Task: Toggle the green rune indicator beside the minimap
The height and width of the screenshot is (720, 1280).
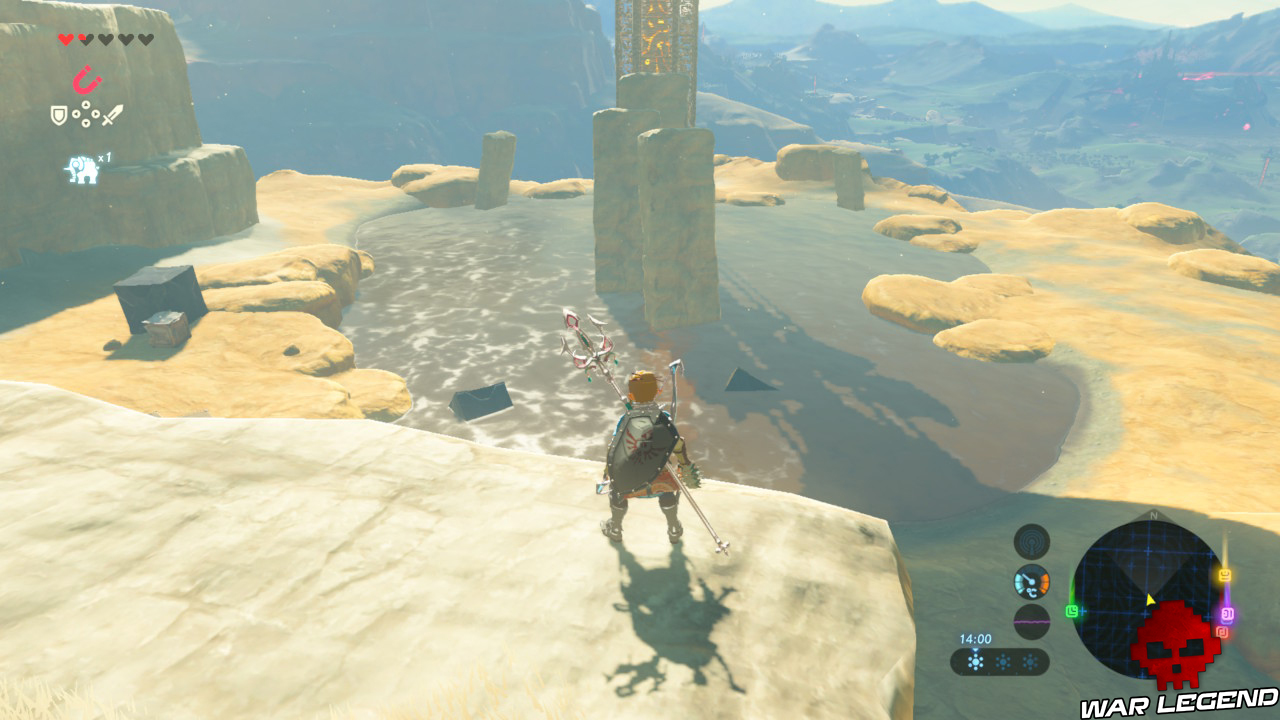Action: click(1071, 612)
